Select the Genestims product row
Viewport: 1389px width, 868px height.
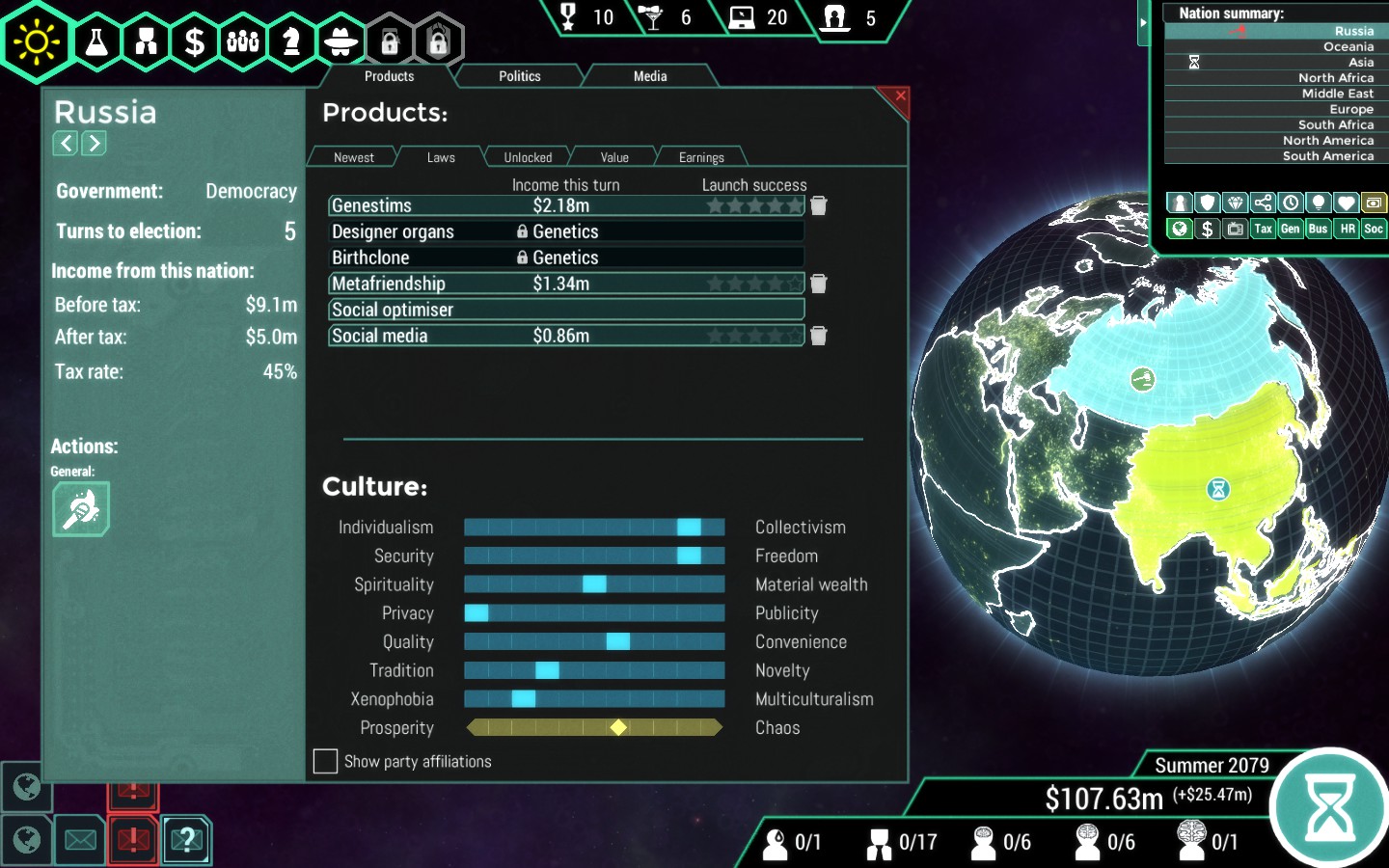[565, 205]
